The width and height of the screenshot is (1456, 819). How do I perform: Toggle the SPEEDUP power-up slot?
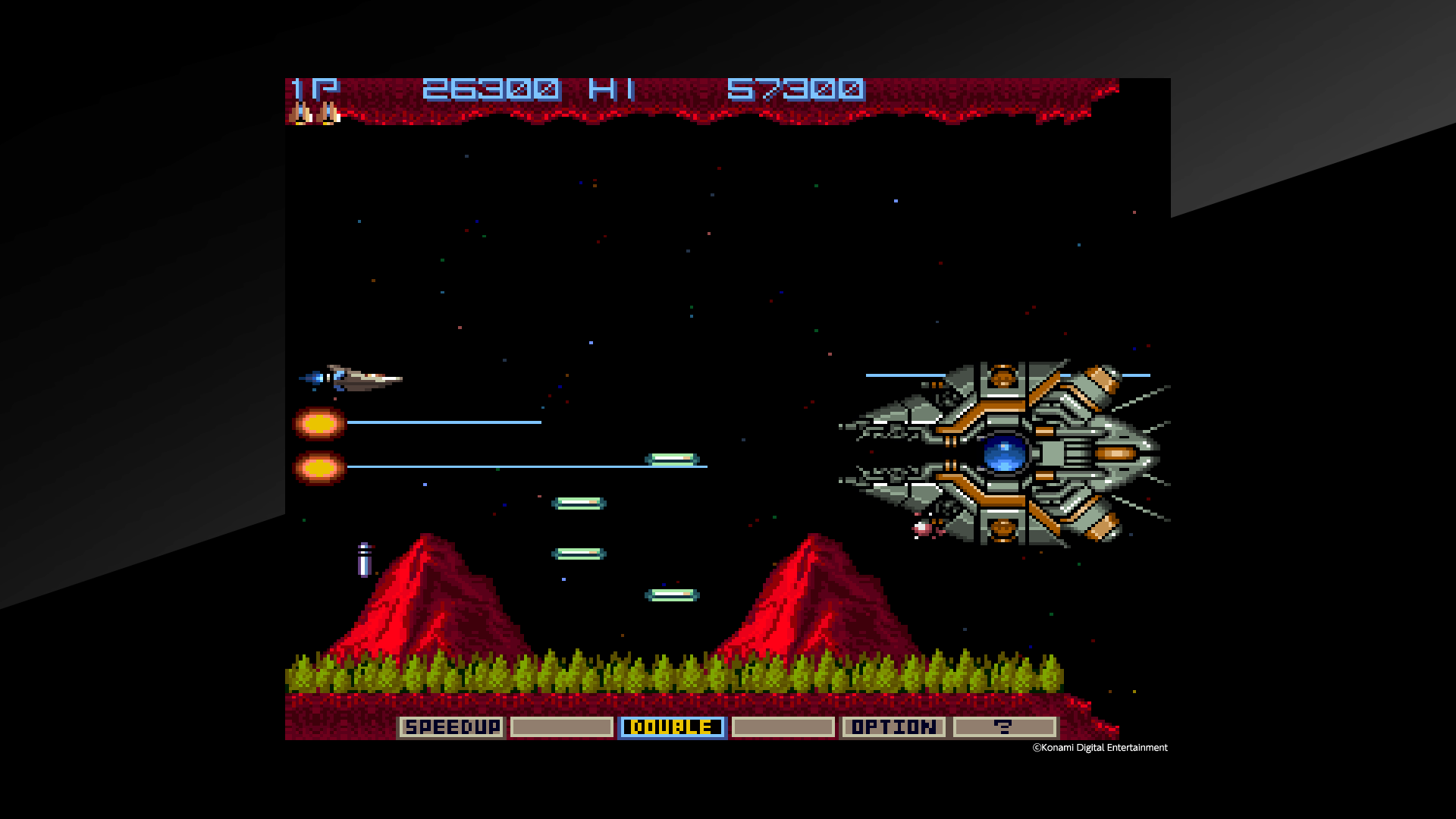pos(452,726)
